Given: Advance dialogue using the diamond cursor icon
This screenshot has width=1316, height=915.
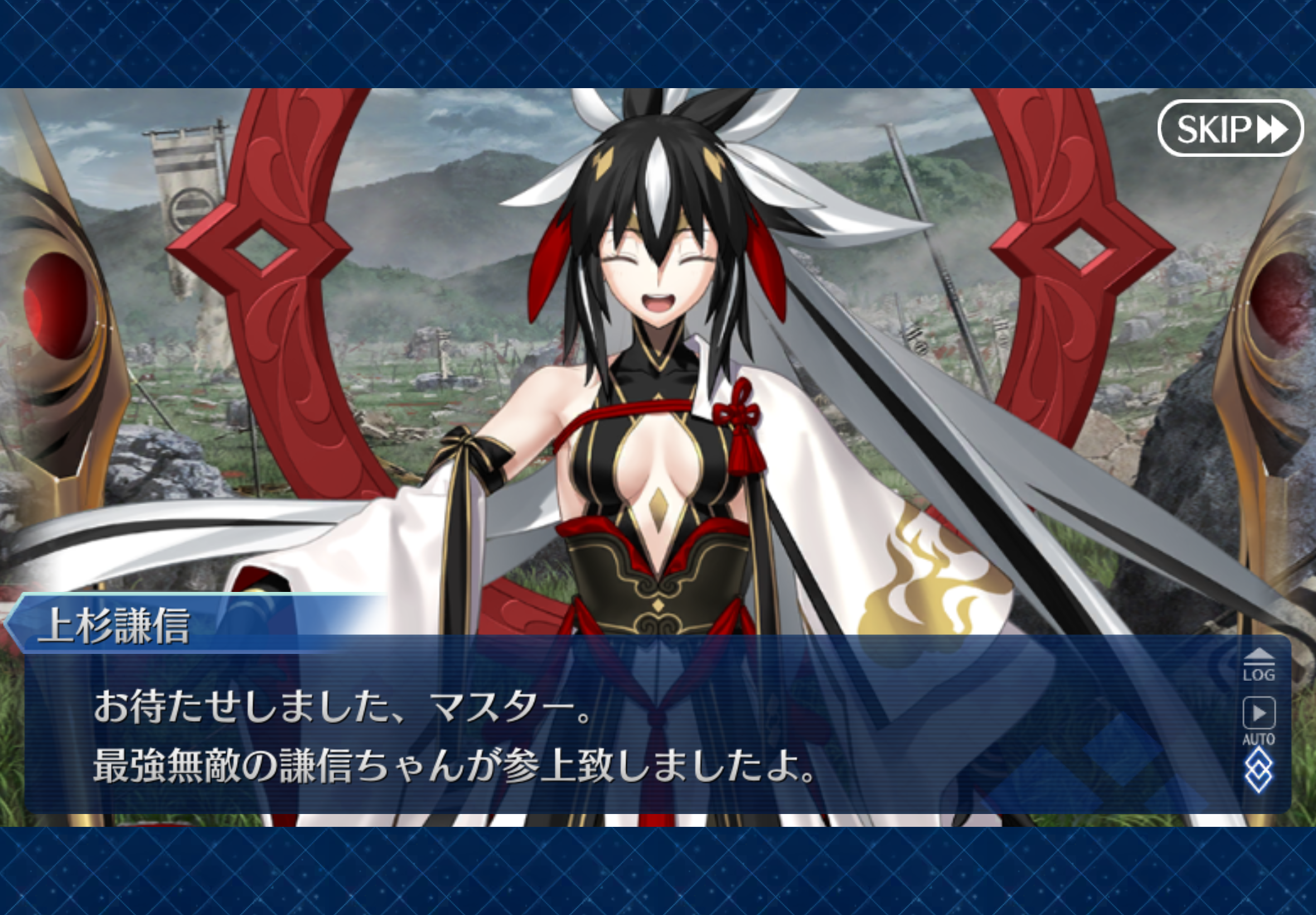Looking at the screenshot, I should [1259, 770].
